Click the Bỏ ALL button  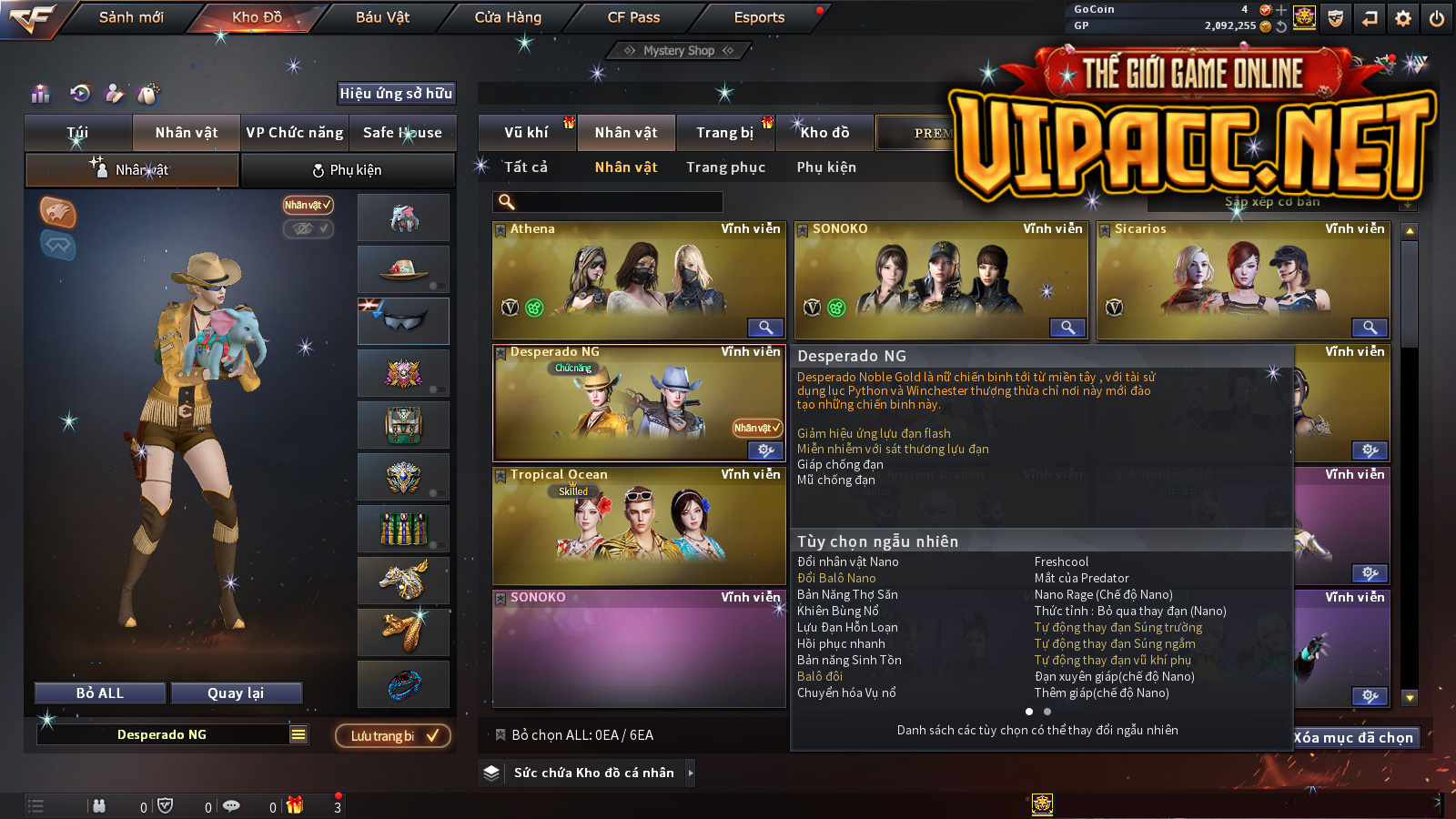pyautogui.click(x=100, y=693)
